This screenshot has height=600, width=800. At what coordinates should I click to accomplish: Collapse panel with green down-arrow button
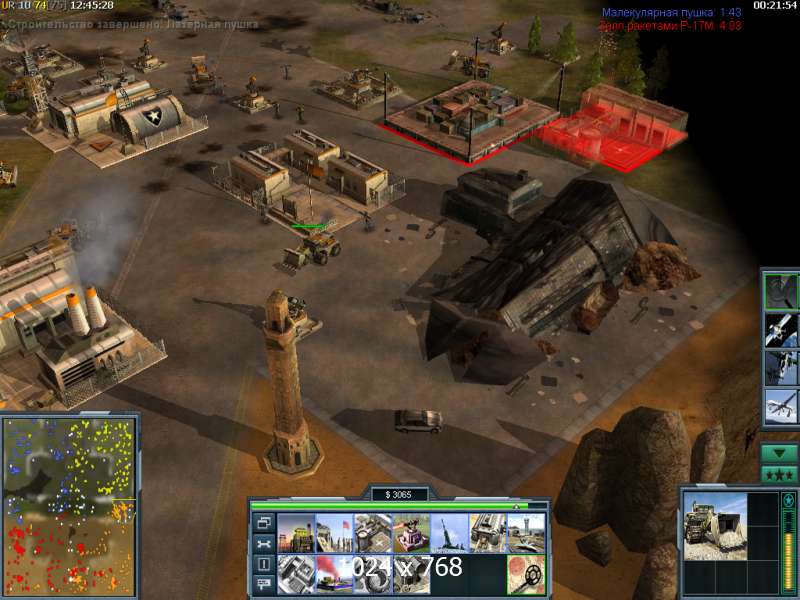(779, 453)
